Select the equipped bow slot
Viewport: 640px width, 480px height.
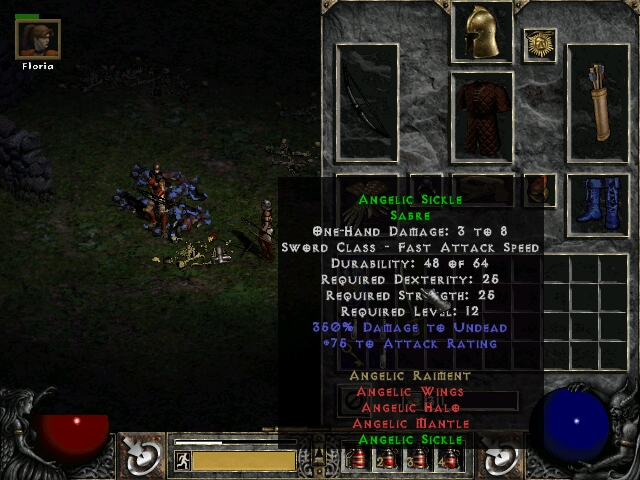367,103
